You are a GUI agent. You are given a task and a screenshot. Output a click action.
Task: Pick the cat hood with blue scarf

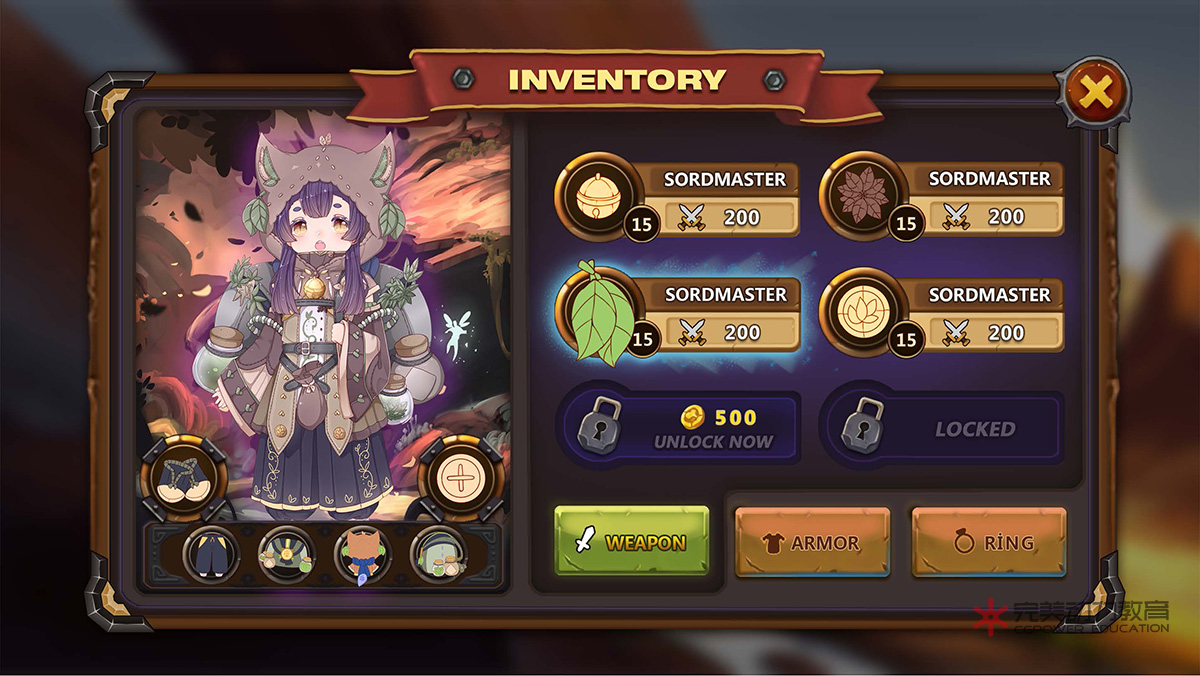(362, 555)
